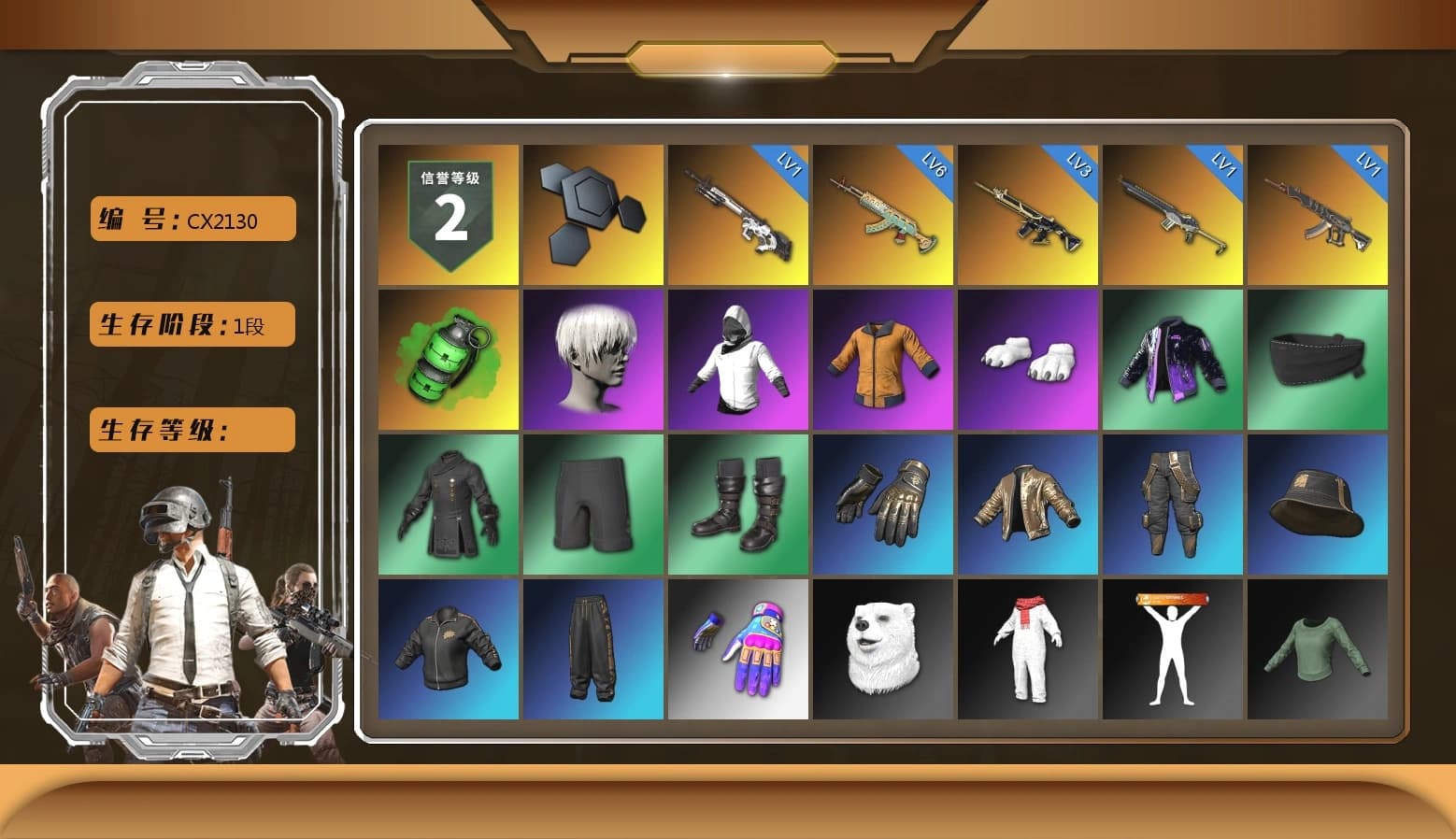1456x839 pixels.
Task: Click the white paw slippers item
Action: (1026, 360)
